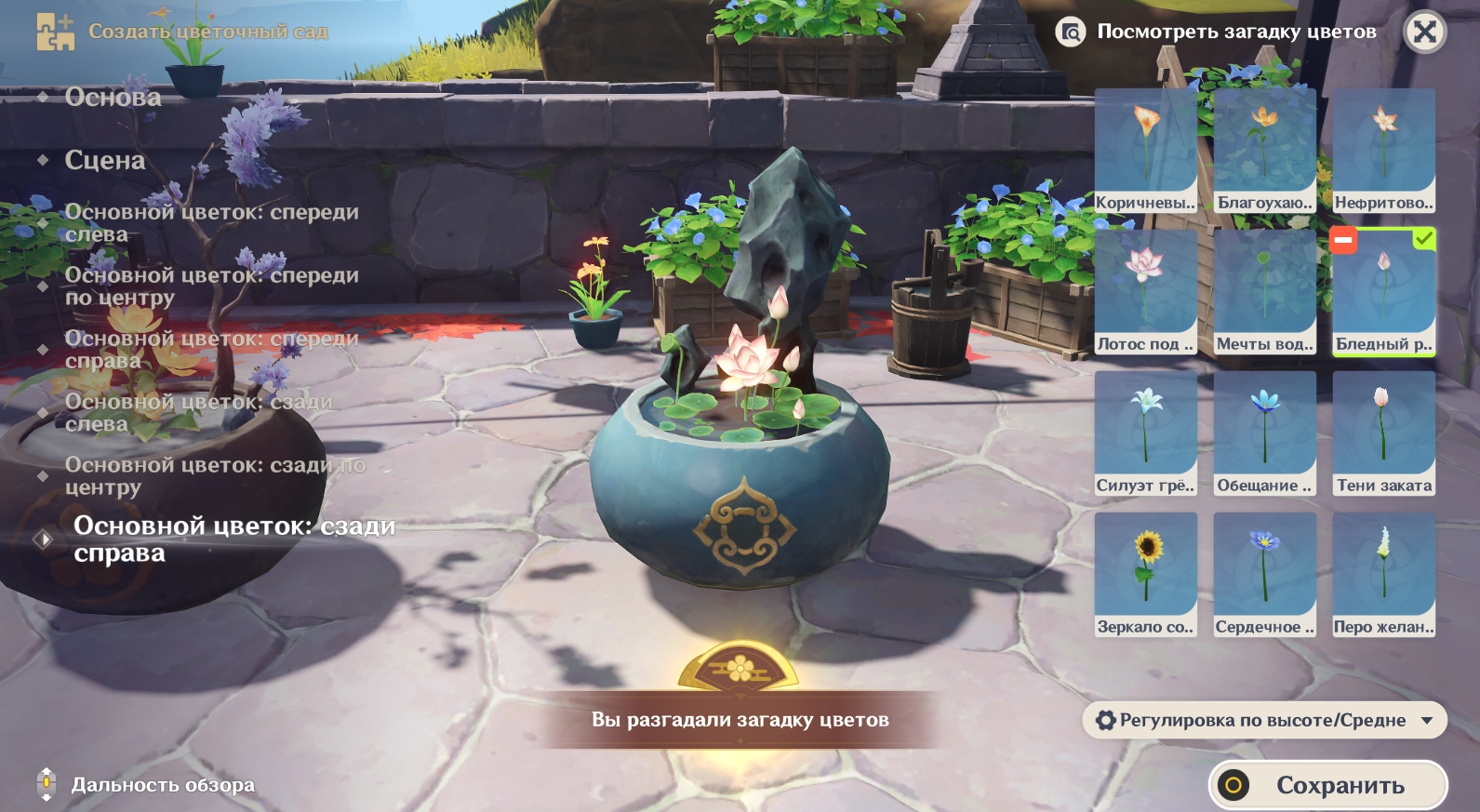Pick the 'Зеркало со..' sunflower tile
The height and width of the screenshot is (812, 1480).
(x=1145, y=575)
